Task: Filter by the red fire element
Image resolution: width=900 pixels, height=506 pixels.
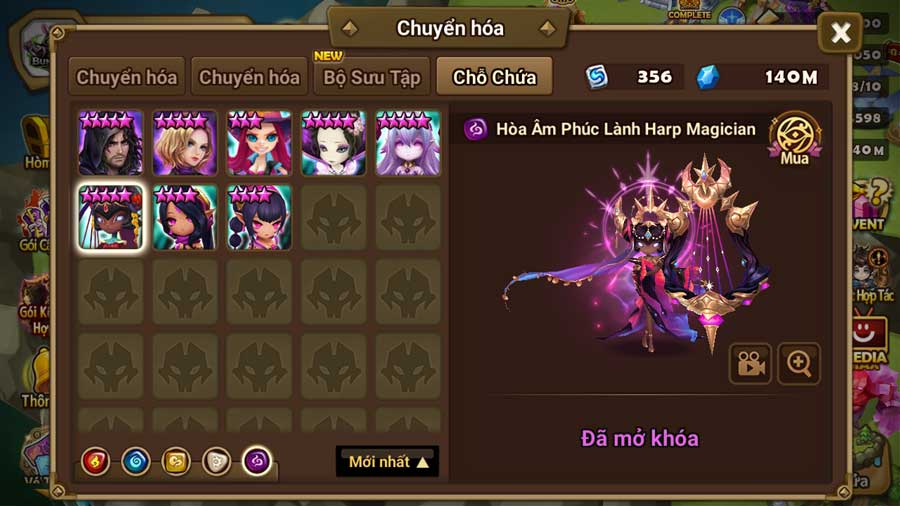Action: pyautogui.click(x=96, y=461)
